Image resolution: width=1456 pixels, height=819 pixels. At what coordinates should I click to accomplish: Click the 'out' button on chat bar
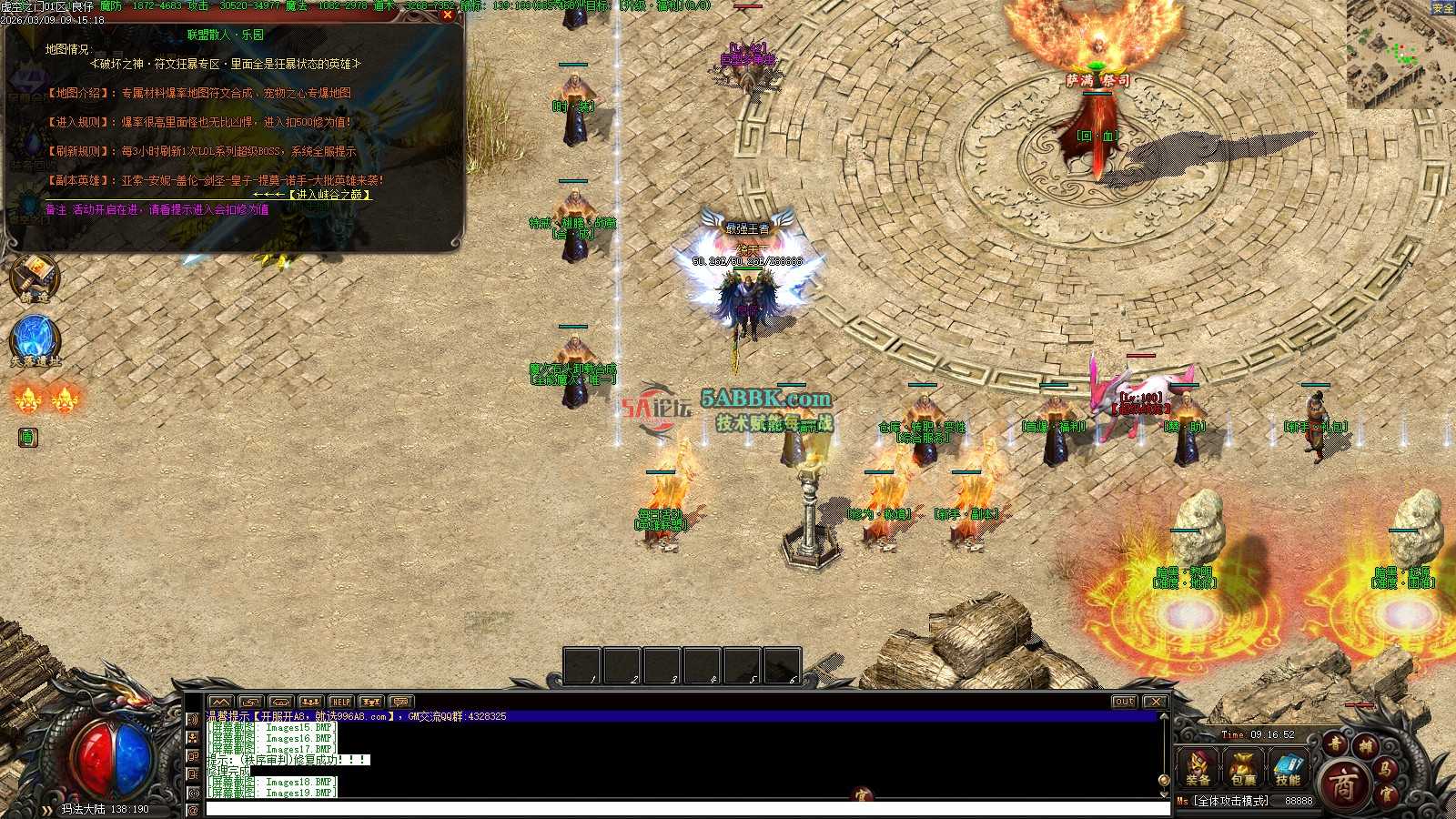click(x=1125, y=702)
